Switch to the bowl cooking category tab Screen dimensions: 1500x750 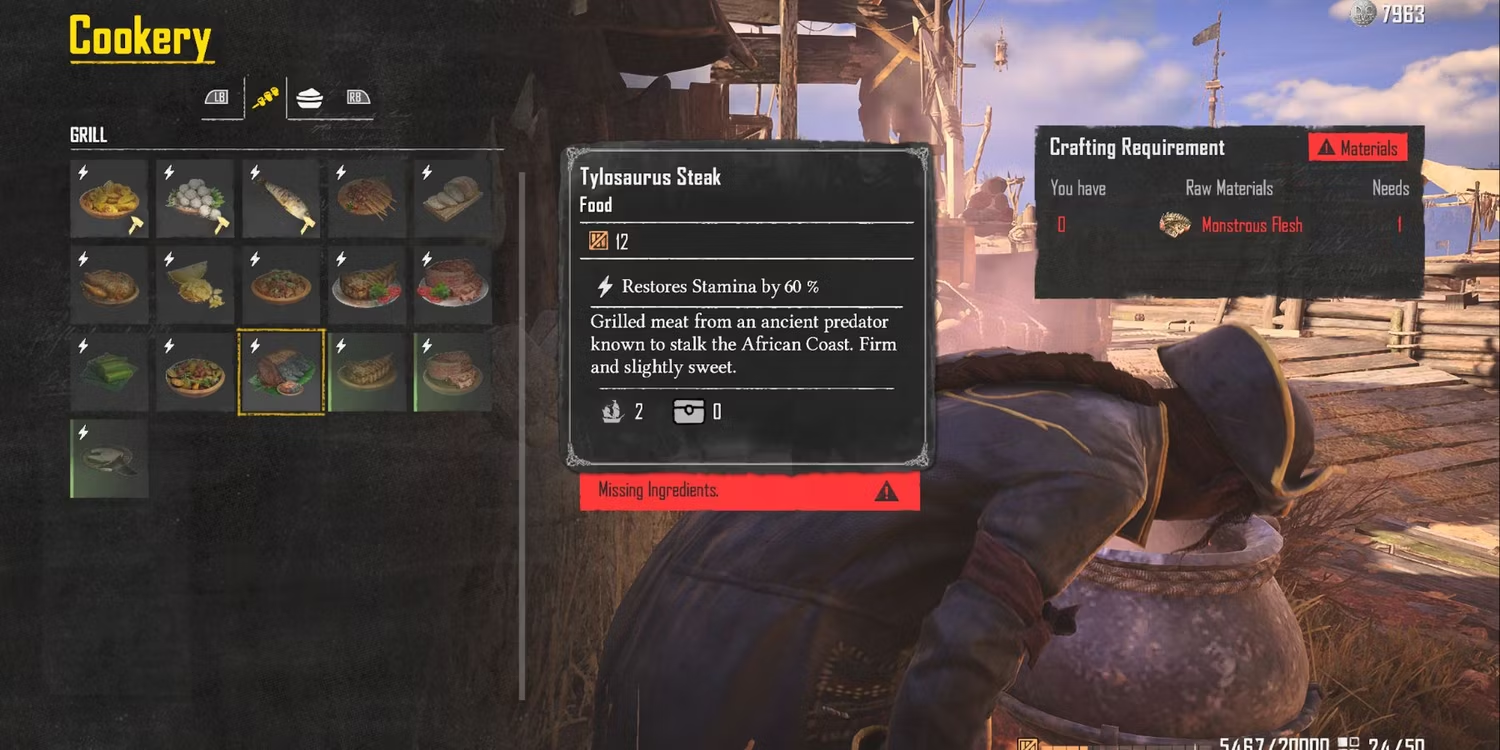[310, 98]
